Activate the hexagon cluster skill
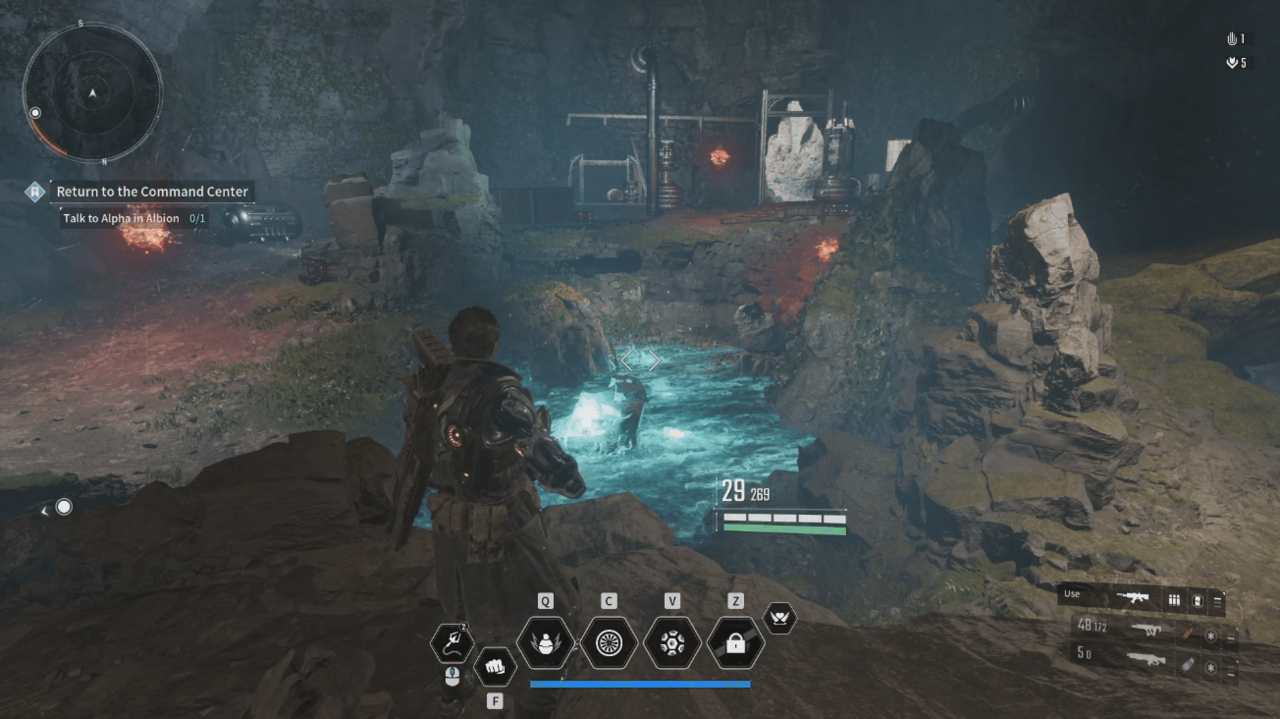Viewport: 1280px width, 719px height. pos(672,643)
